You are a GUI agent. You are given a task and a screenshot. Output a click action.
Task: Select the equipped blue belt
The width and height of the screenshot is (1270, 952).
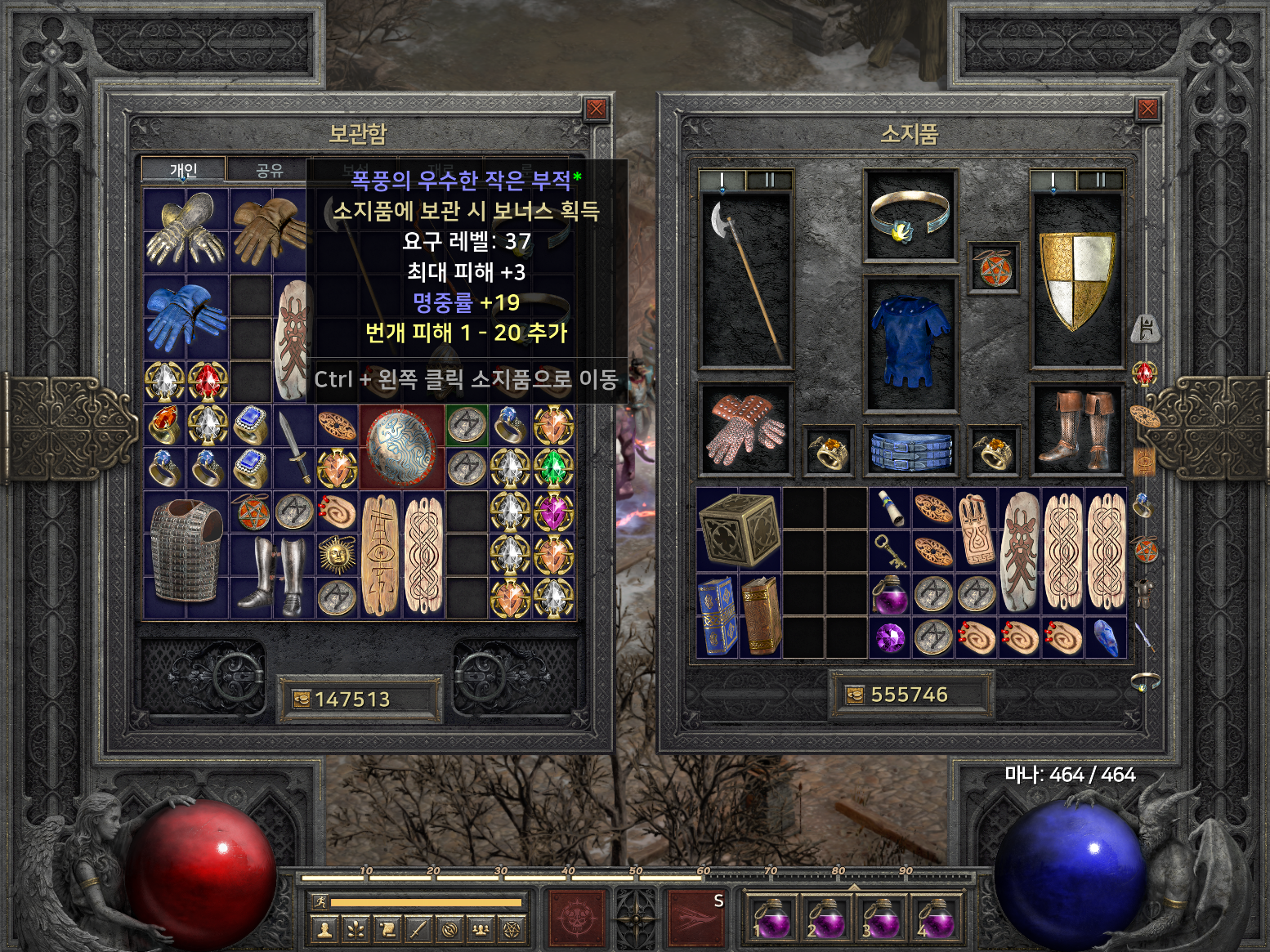point(910,451)
